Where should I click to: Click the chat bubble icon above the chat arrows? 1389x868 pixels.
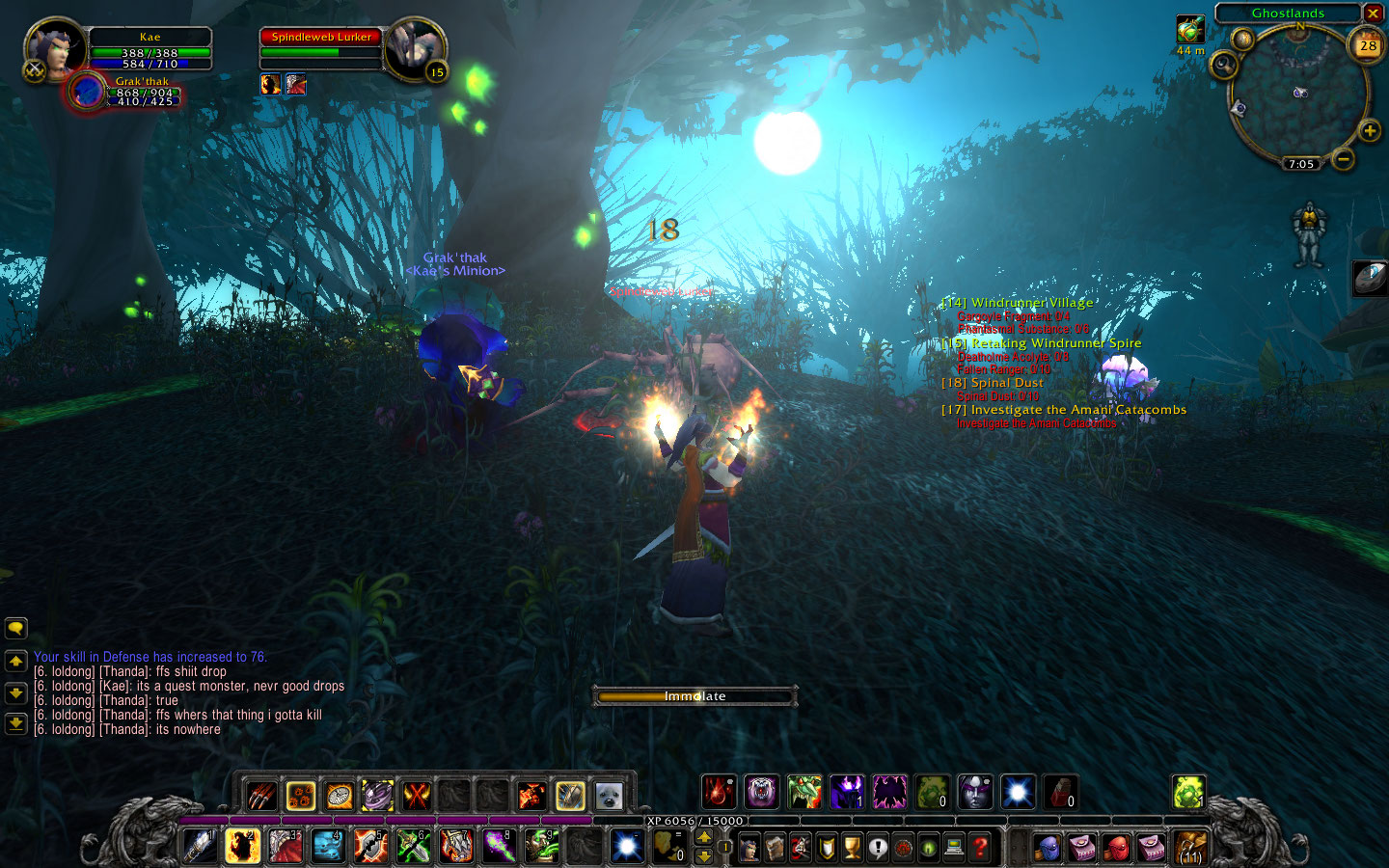click(x=14, y=628)
